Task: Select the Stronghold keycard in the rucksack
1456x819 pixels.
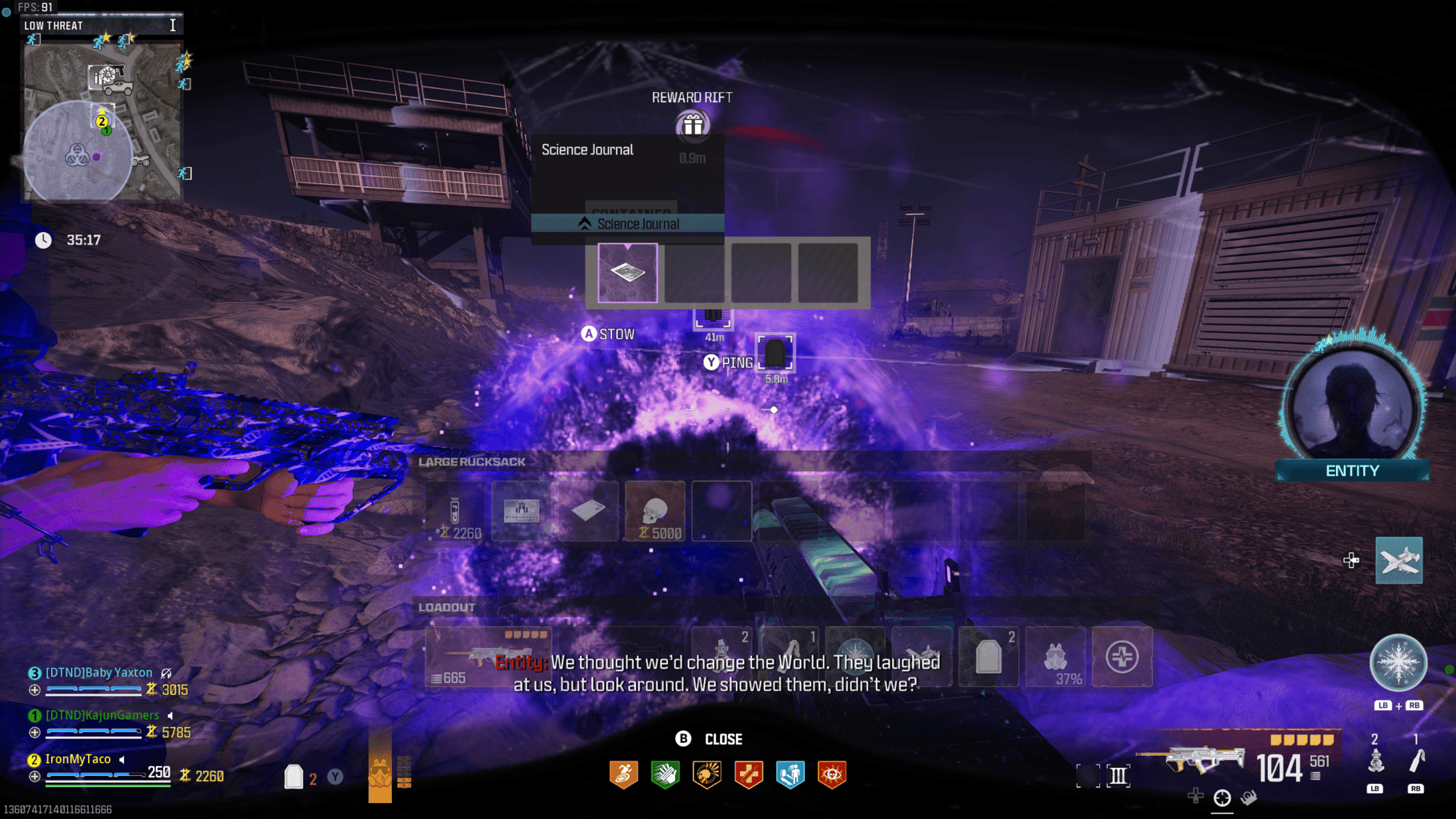Action: coord(521,511)
